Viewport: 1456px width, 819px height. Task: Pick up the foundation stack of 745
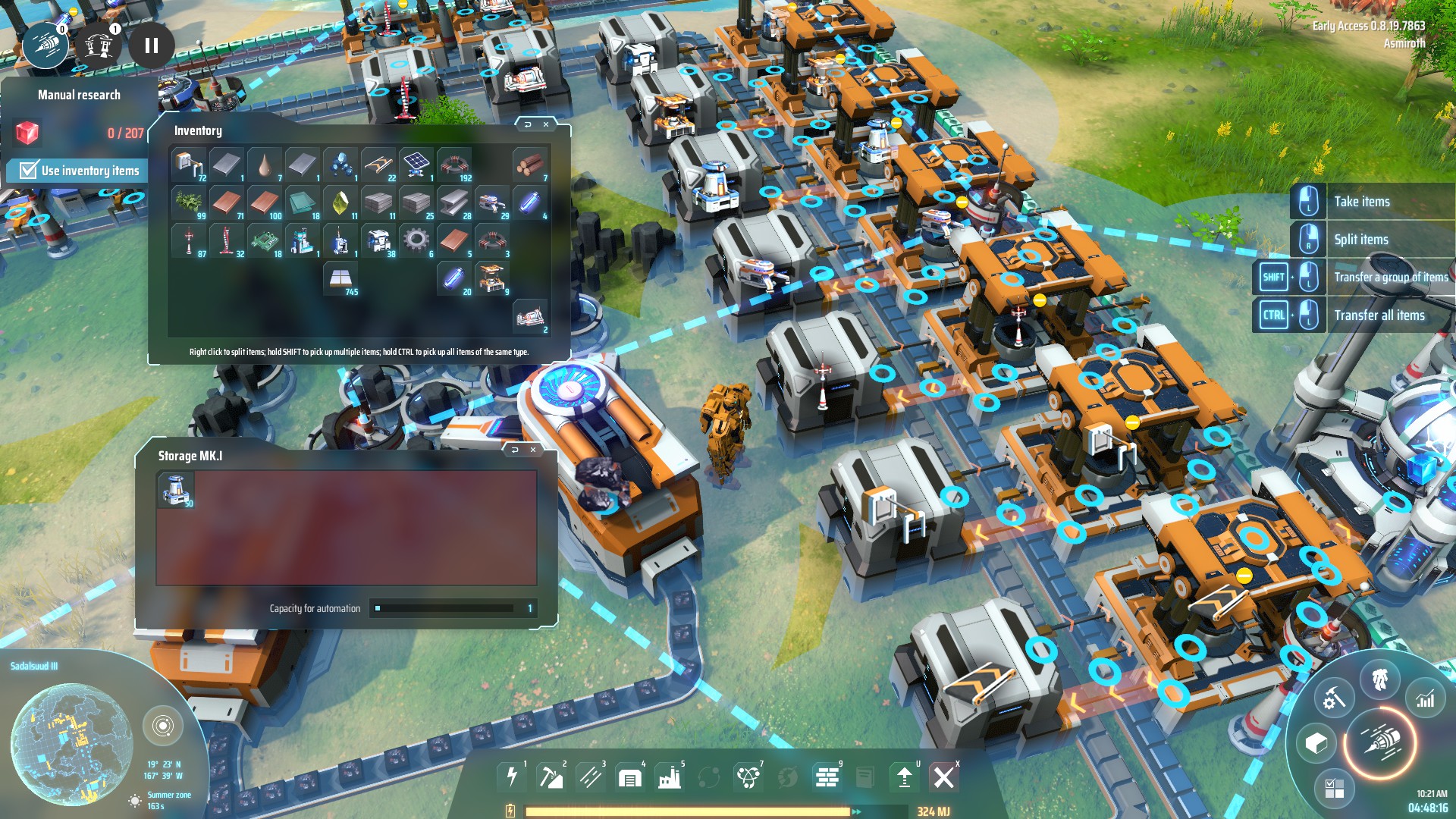[340, 278]
